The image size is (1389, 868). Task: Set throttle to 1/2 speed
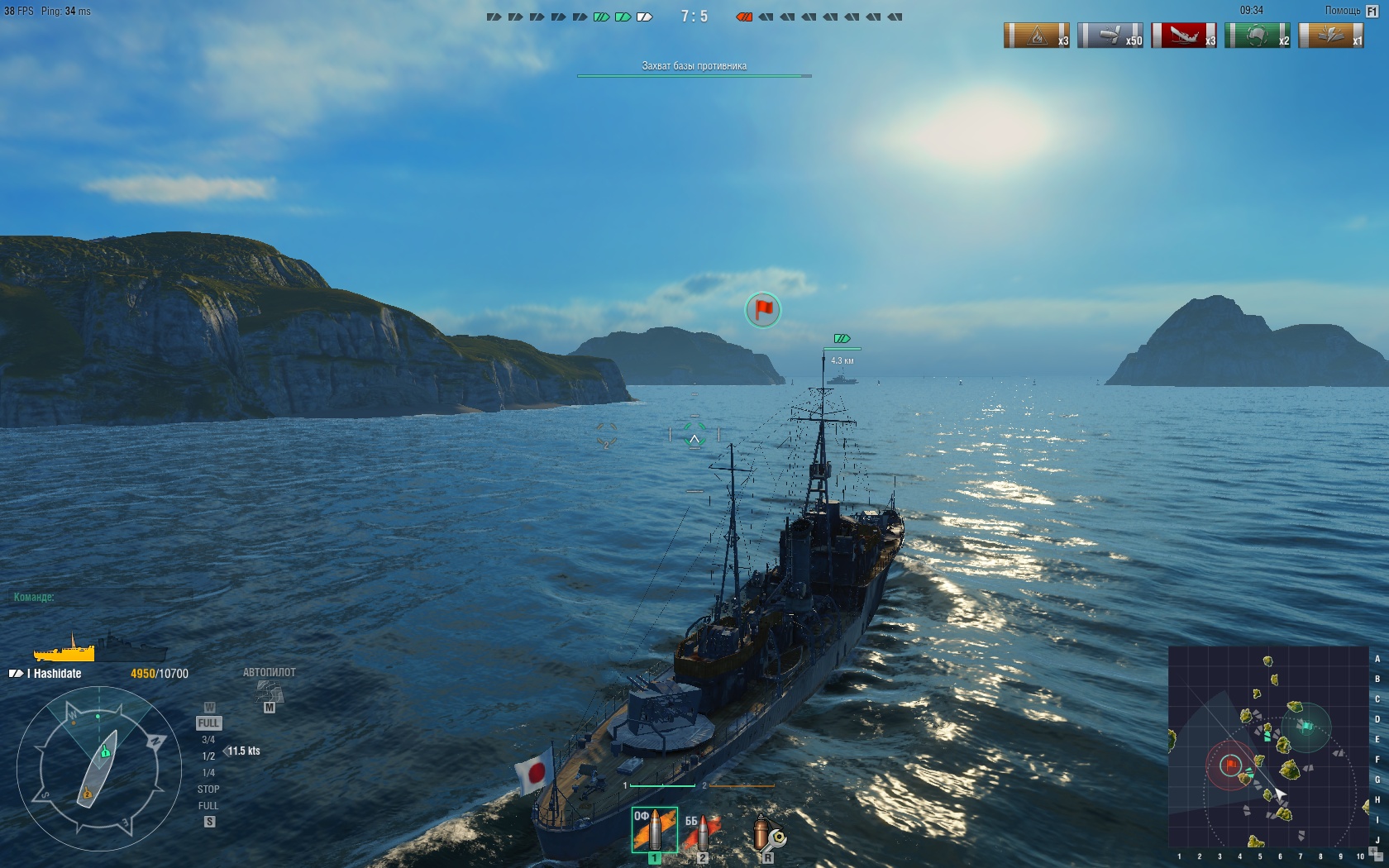click(x=208, y=756)
